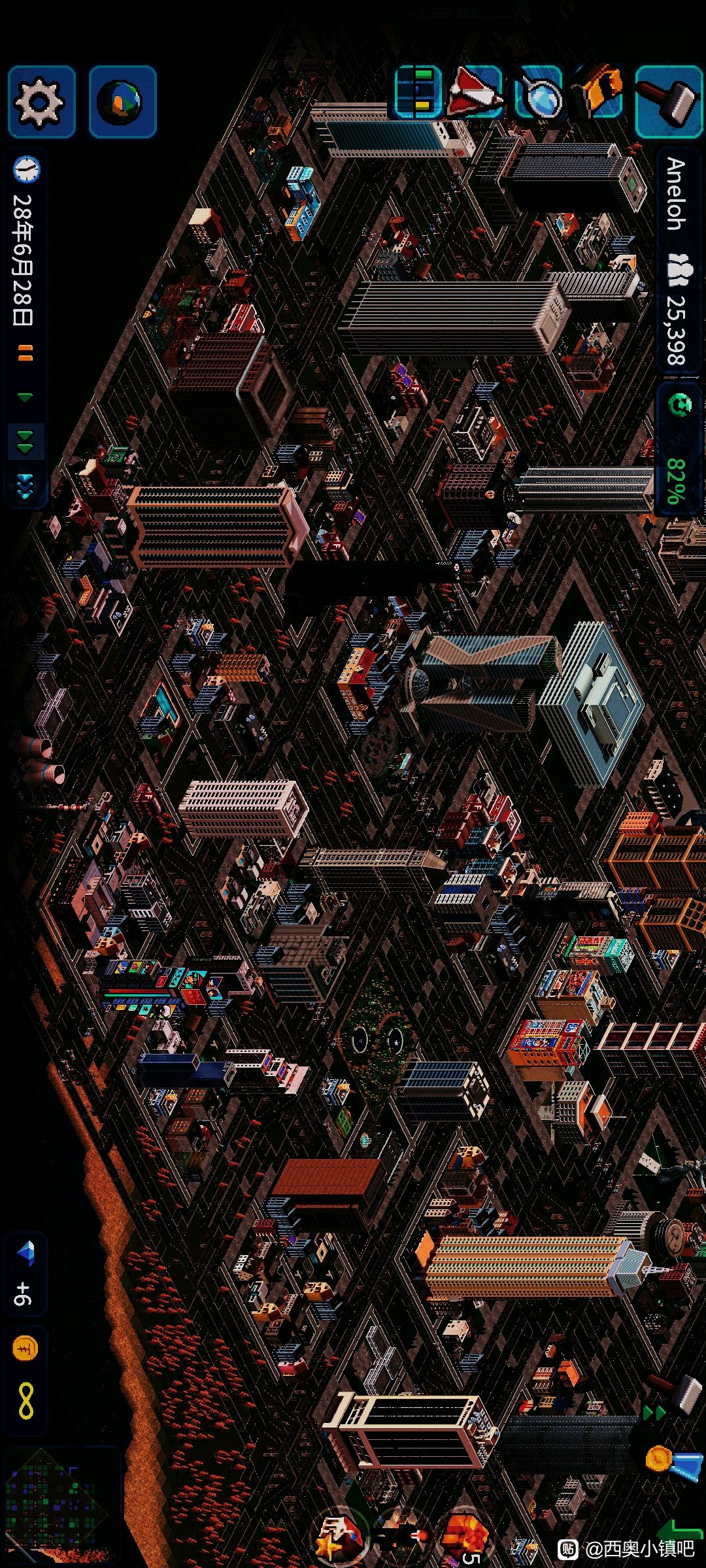Open the Aneloh city info panel
This screenshot has height=1568, width=706.
click(677, 261)
